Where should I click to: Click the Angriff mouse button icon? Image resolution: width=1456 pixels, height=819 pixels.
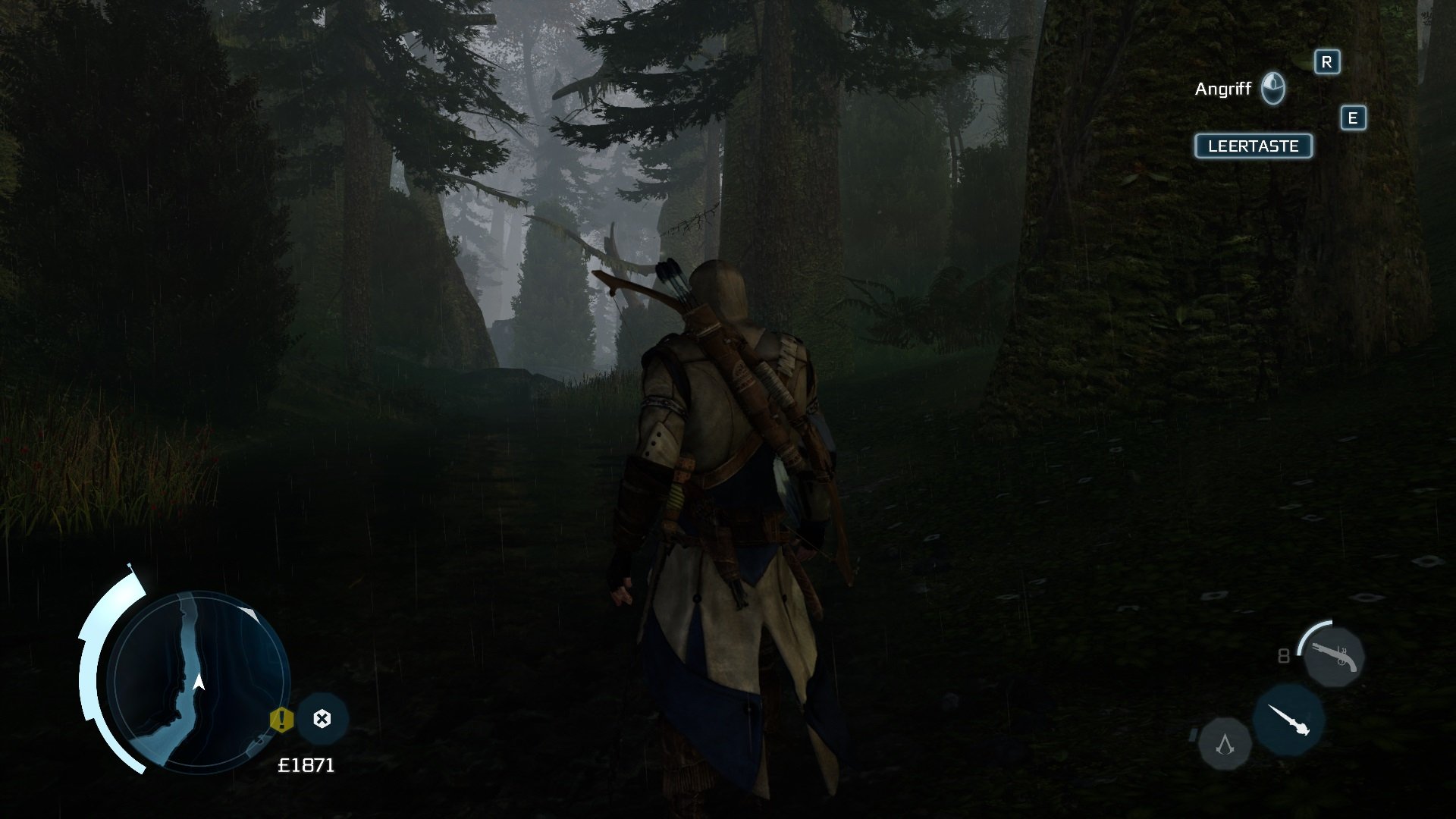coord(1274,87)
